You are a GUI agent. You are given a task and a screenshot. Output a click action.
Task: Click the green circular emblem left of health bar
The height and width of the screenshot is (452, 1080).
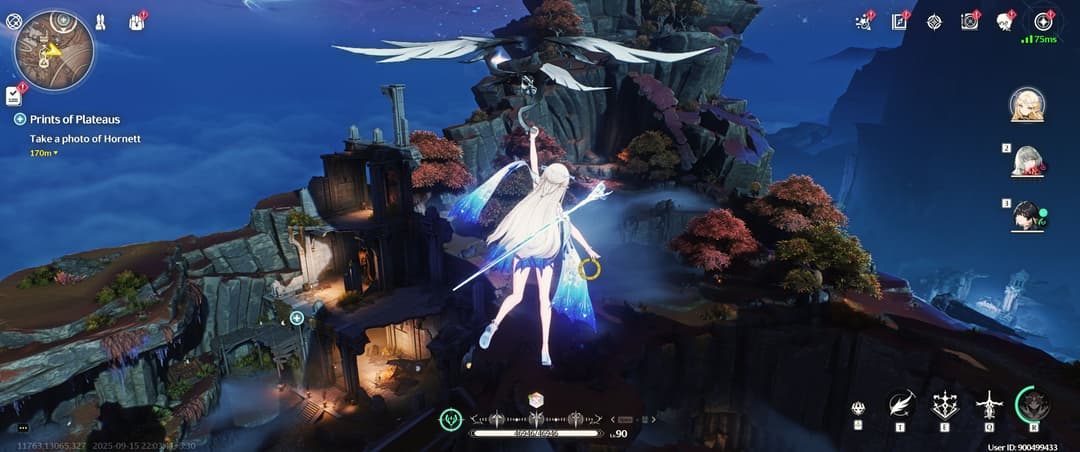[x=452, y=420]
